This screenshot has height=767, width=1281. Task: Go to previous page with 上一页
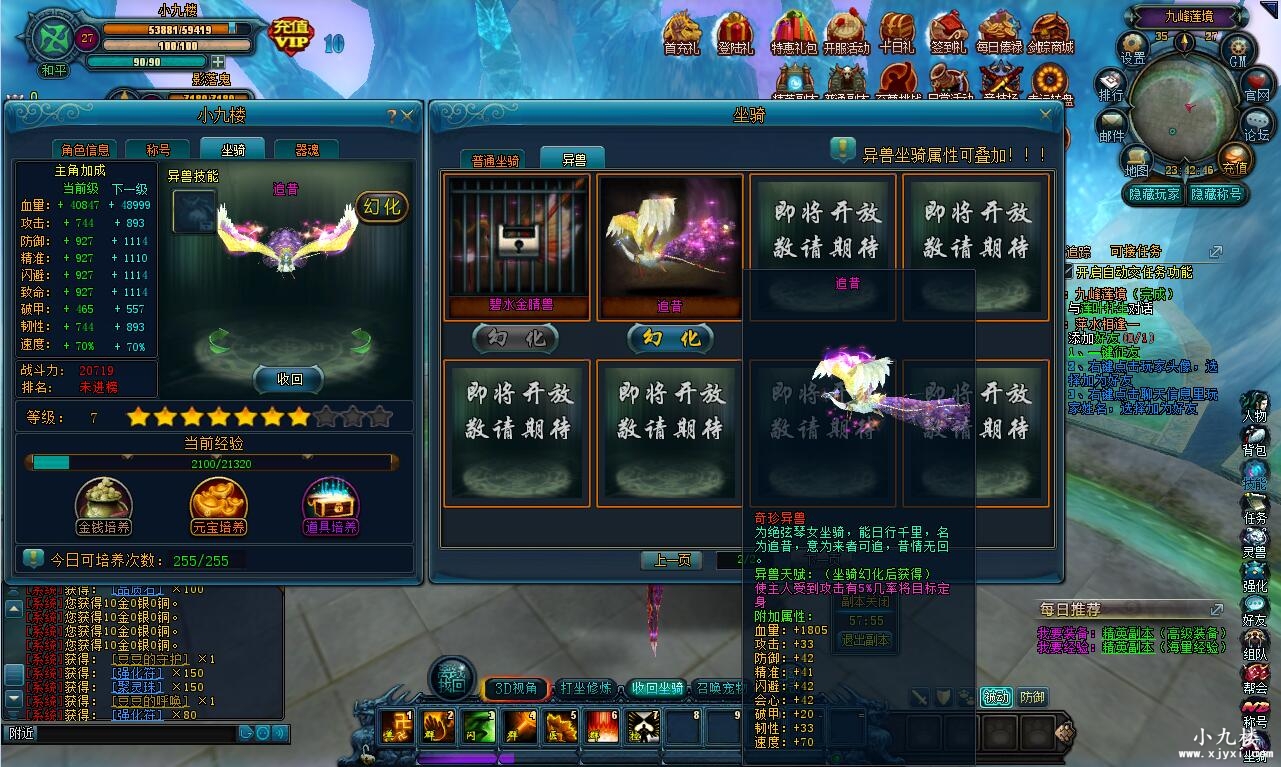pyautogui.click(x=671, y=560)
